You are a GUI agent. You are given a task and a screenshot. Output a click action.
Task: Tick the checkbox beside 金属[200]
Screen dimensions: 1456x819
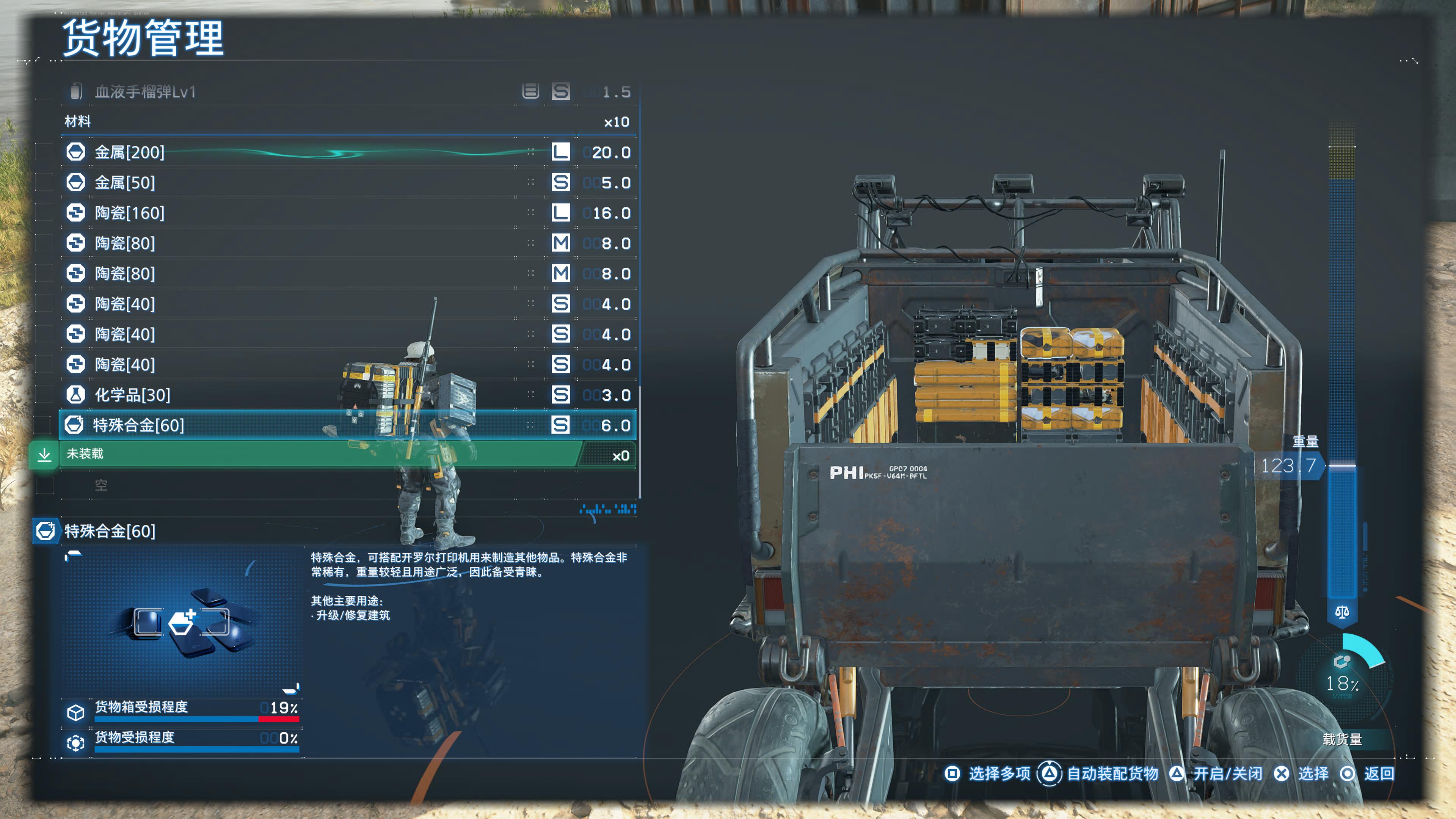tap(45, 152)
